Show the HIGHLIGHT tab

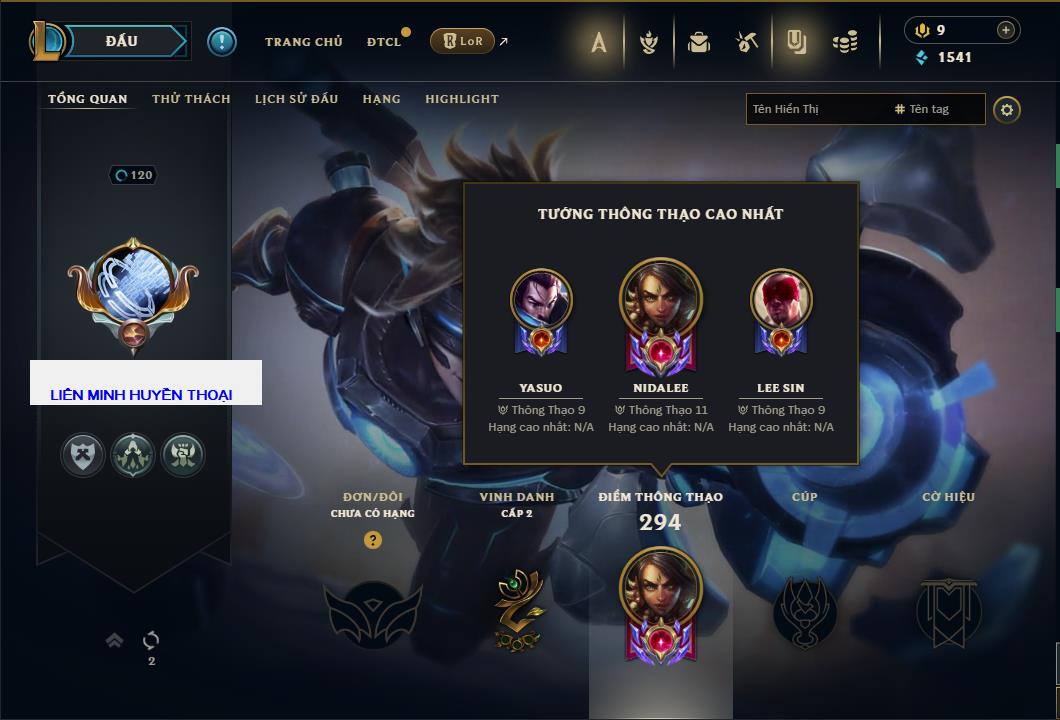pyautogui.click(x=461, y=99)
